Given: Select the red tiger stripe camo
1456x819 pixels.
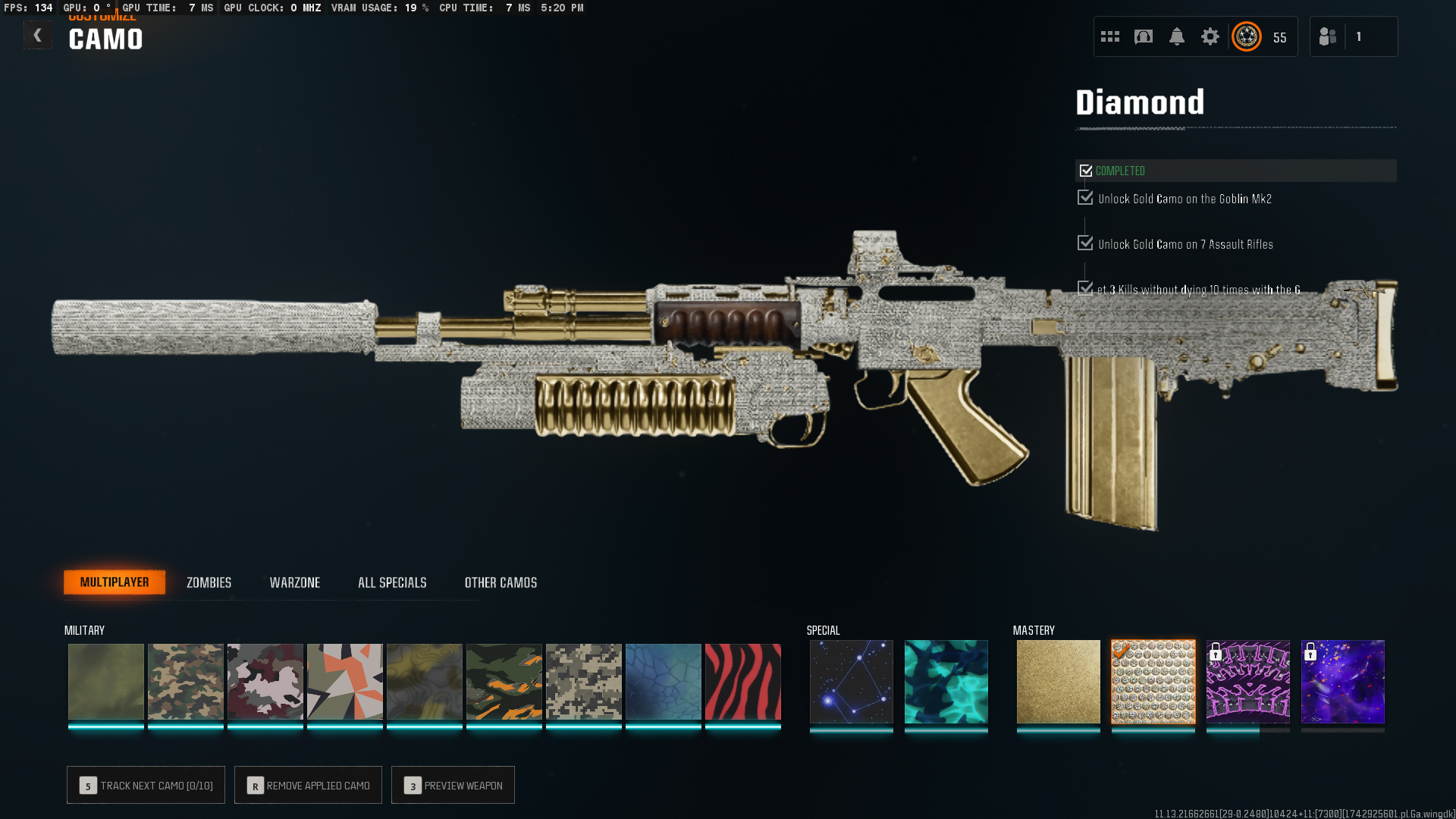Looking at the screenshot, I should pyautogui.click(x=742, y=682).
